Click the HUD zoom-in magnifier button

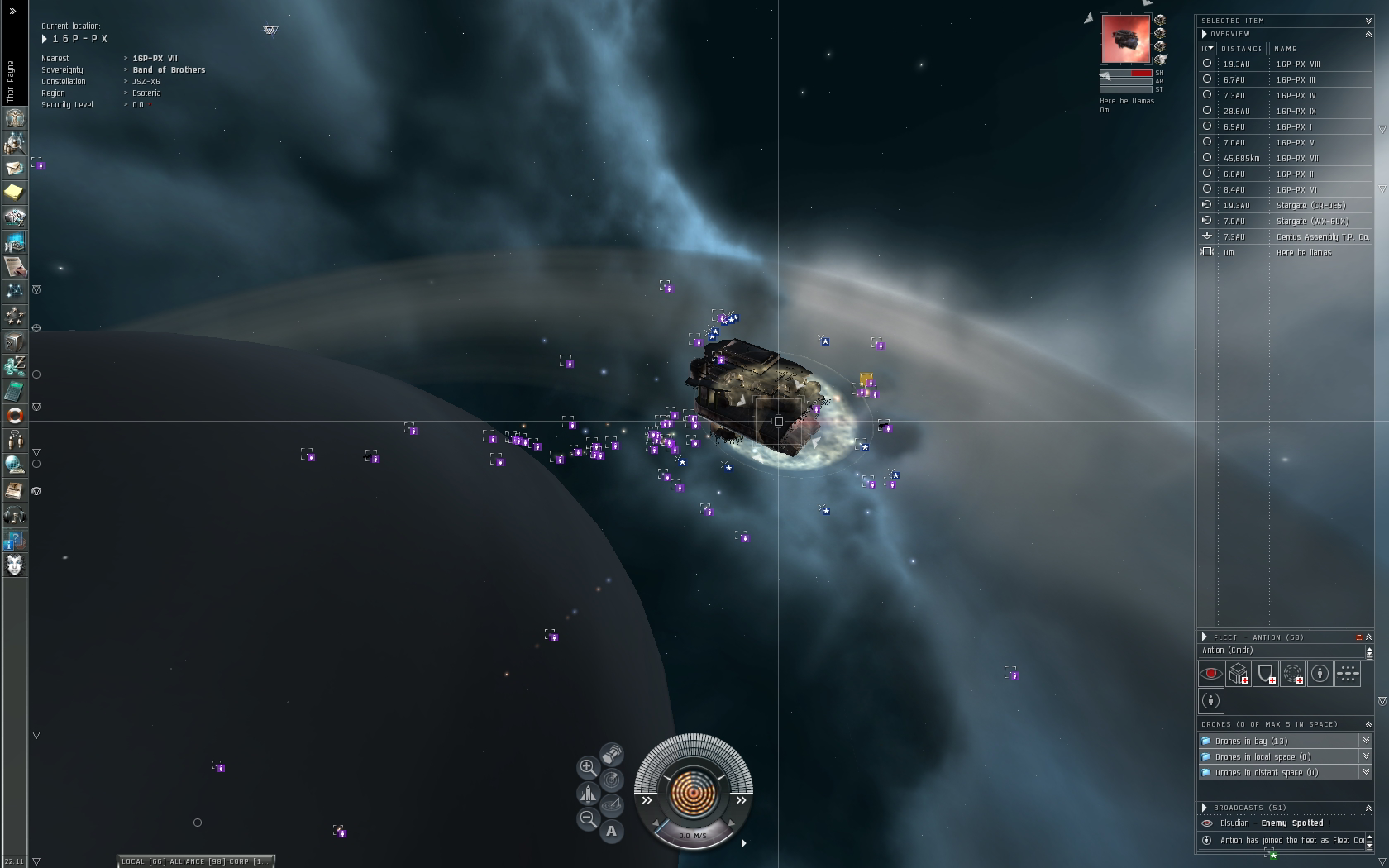pos(588,767)
